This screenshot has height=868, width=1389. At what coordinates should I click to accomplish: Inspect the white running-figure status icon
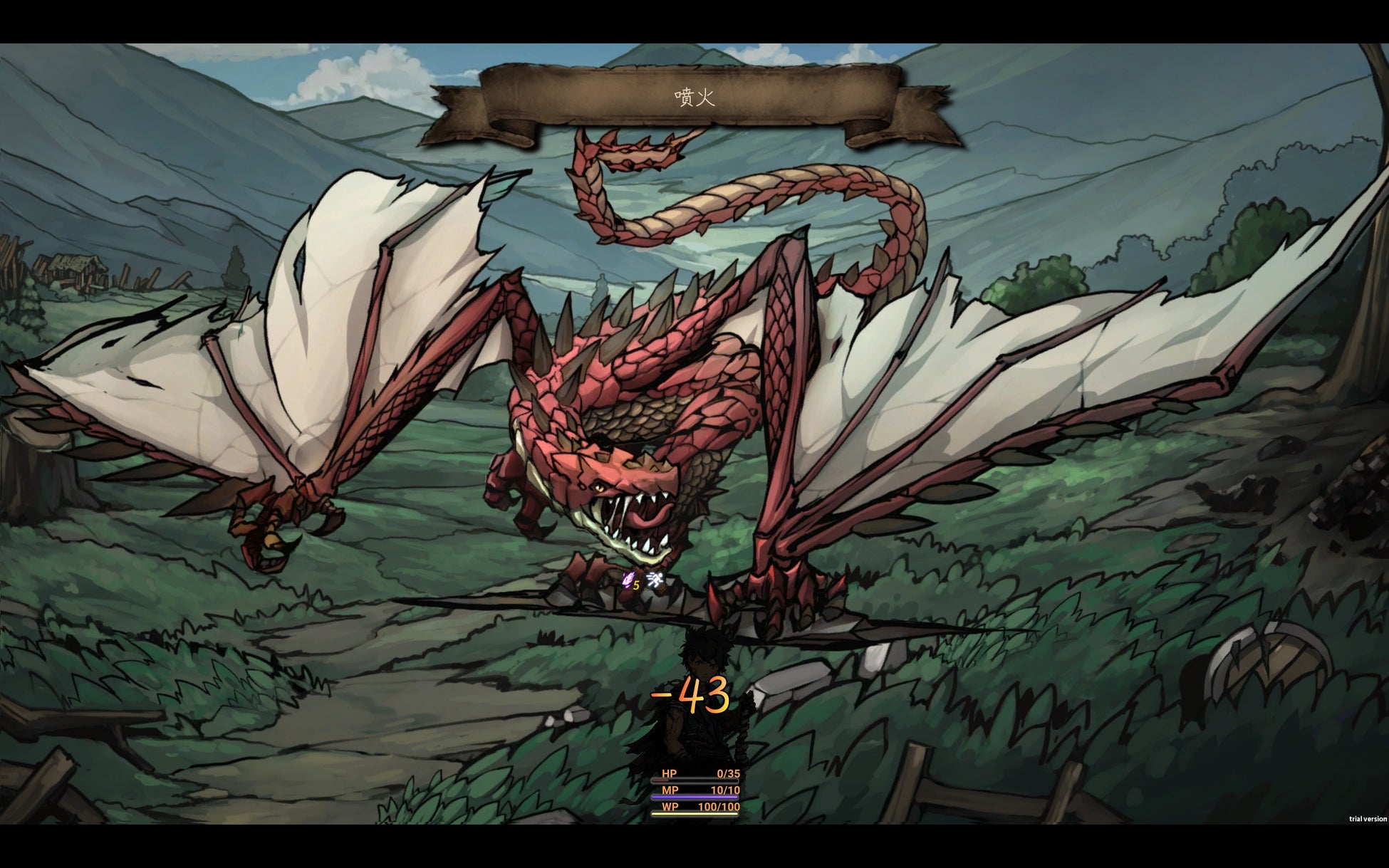(655, 580)
